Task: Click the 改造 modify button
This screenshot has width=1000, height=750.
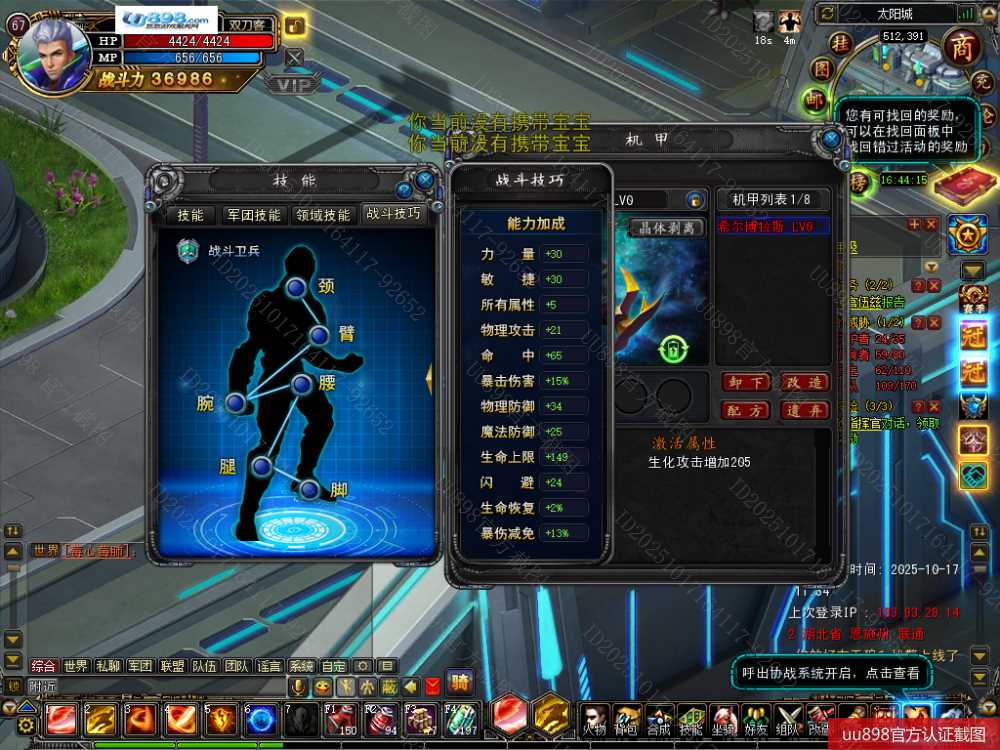Action: click(x=803, y=383)
